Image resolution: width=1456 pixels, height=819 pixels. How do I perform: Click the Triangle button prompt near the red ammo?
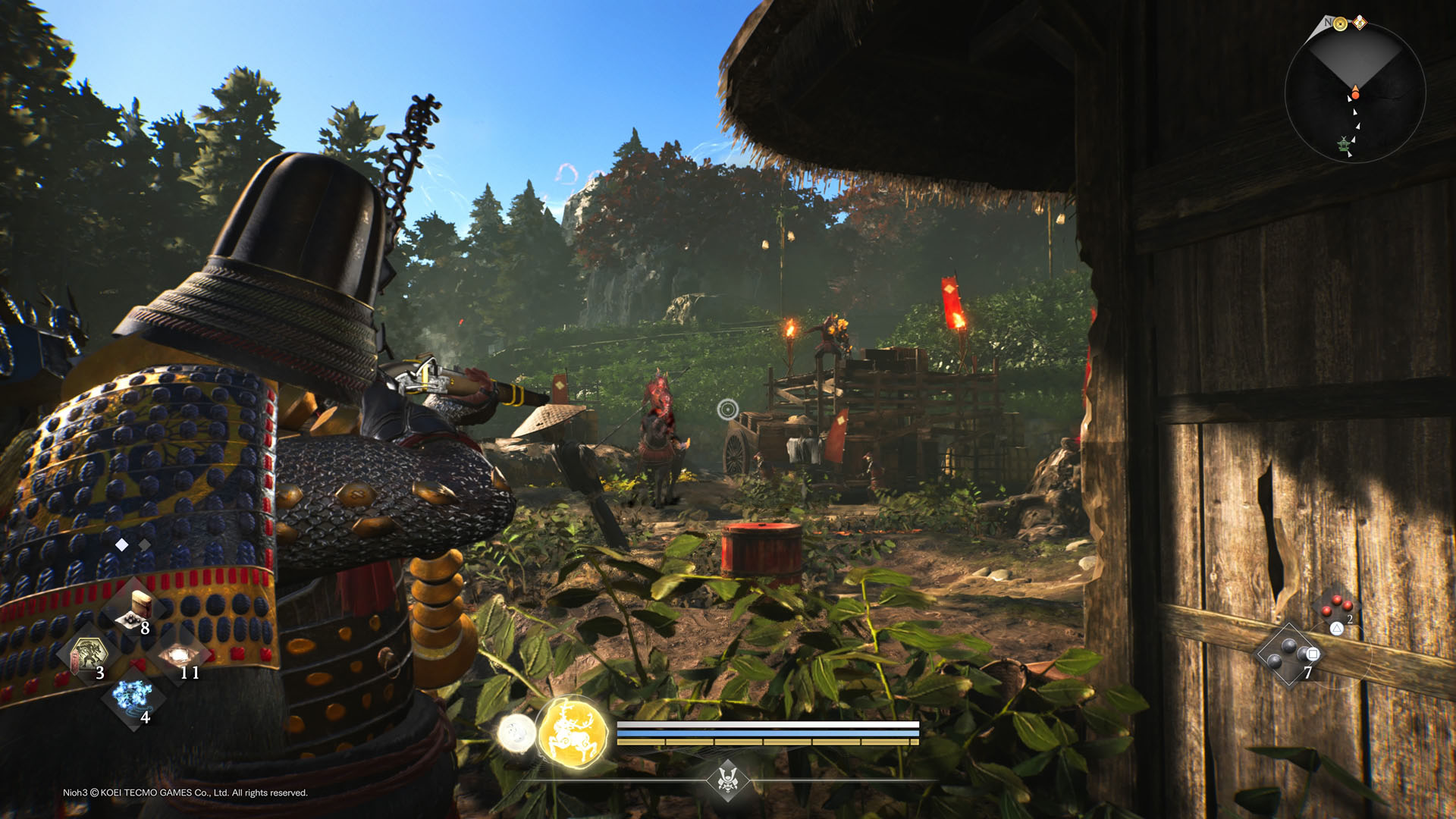pyautogui.click(x=1336, y=629)
